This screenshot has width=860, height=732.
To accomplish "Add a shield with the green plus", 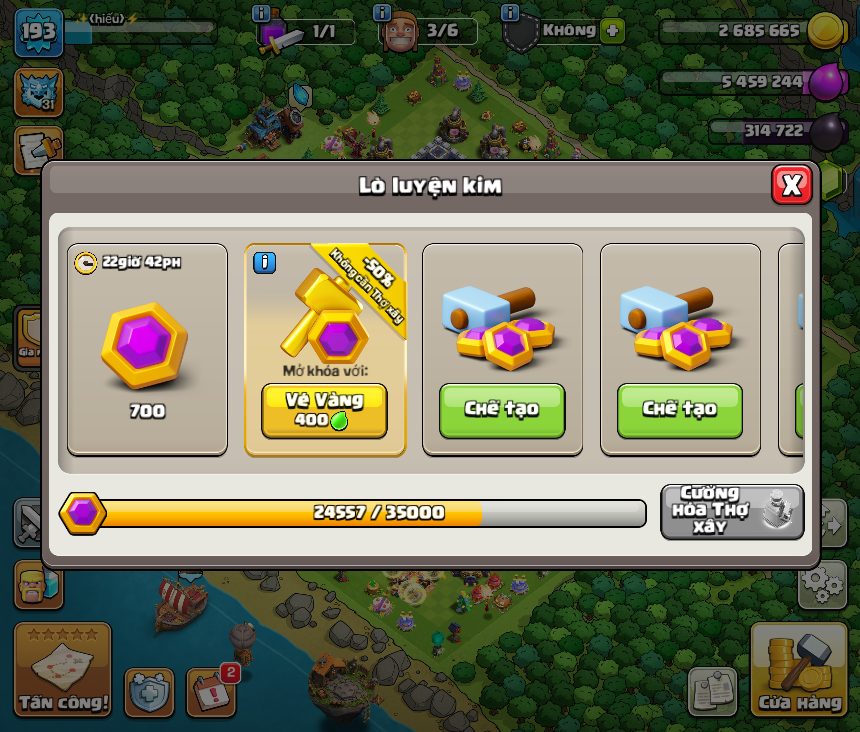I will tap(612, 31).
